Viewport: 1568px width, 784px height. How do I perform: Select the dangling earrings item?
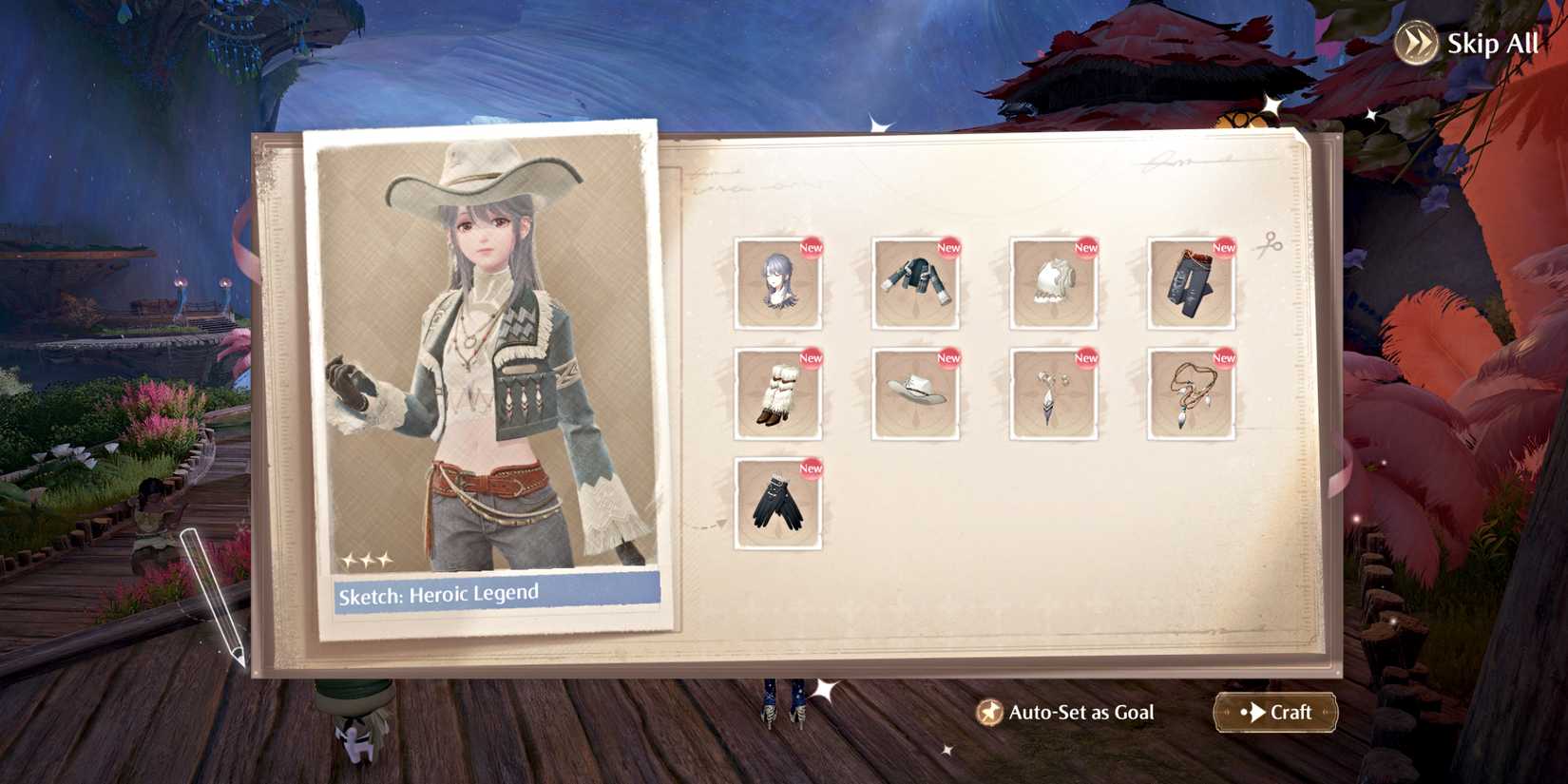1053,393
